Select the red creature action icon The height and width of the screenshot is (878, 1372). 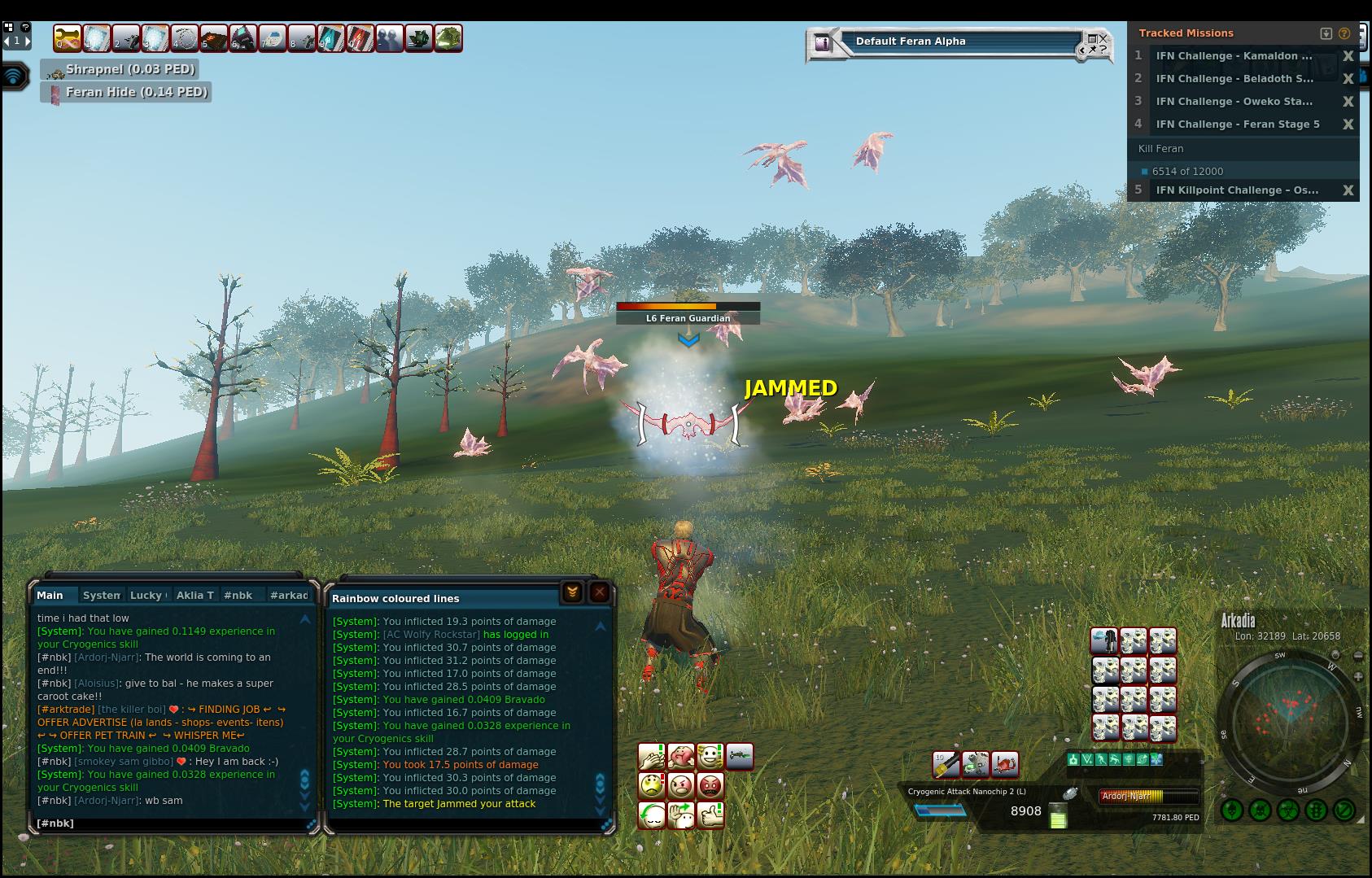pyautogui.click(x=1005, y=764)
